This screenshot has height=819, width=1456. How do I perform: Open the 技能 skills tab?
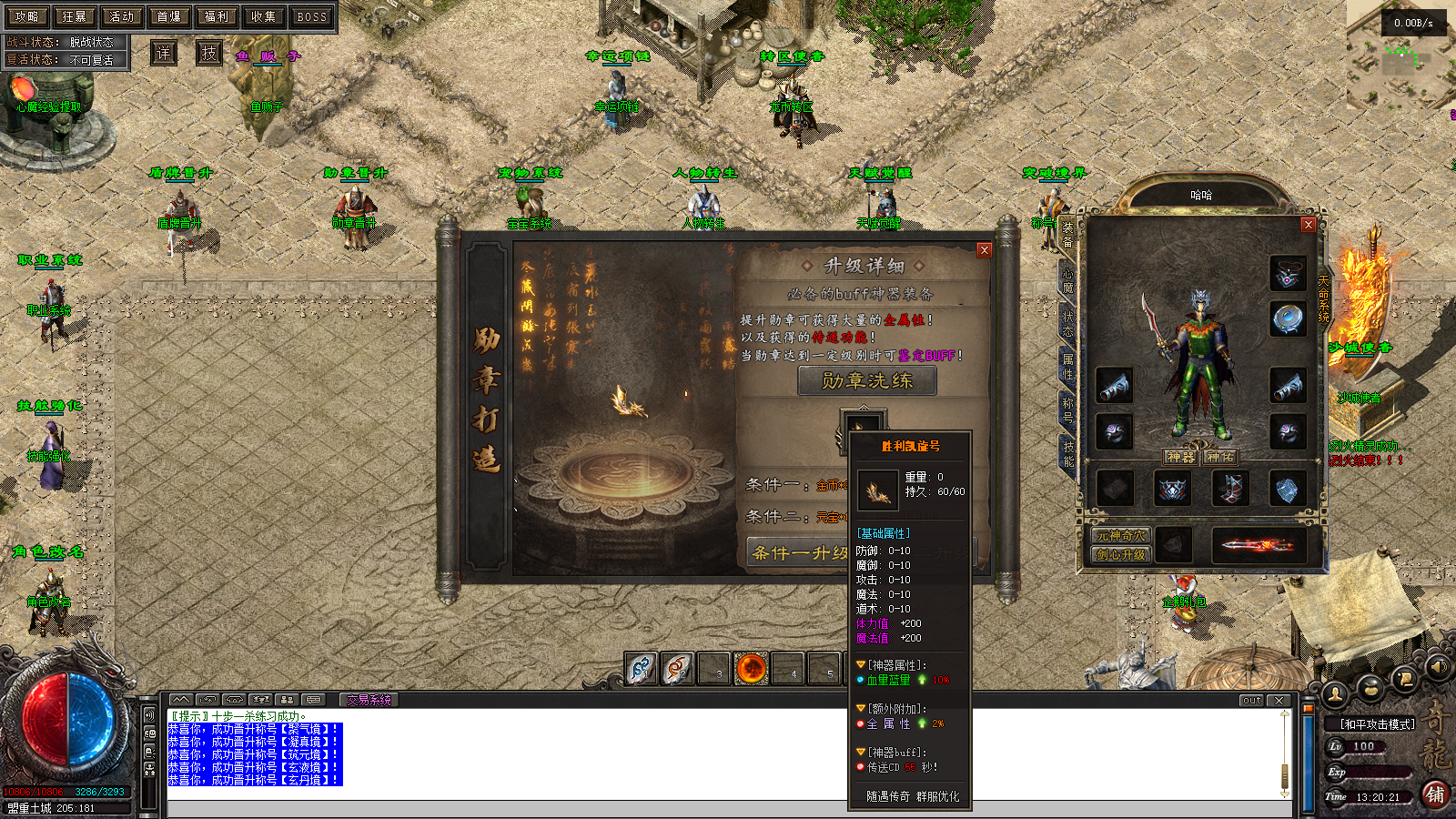coord(1068,453)
